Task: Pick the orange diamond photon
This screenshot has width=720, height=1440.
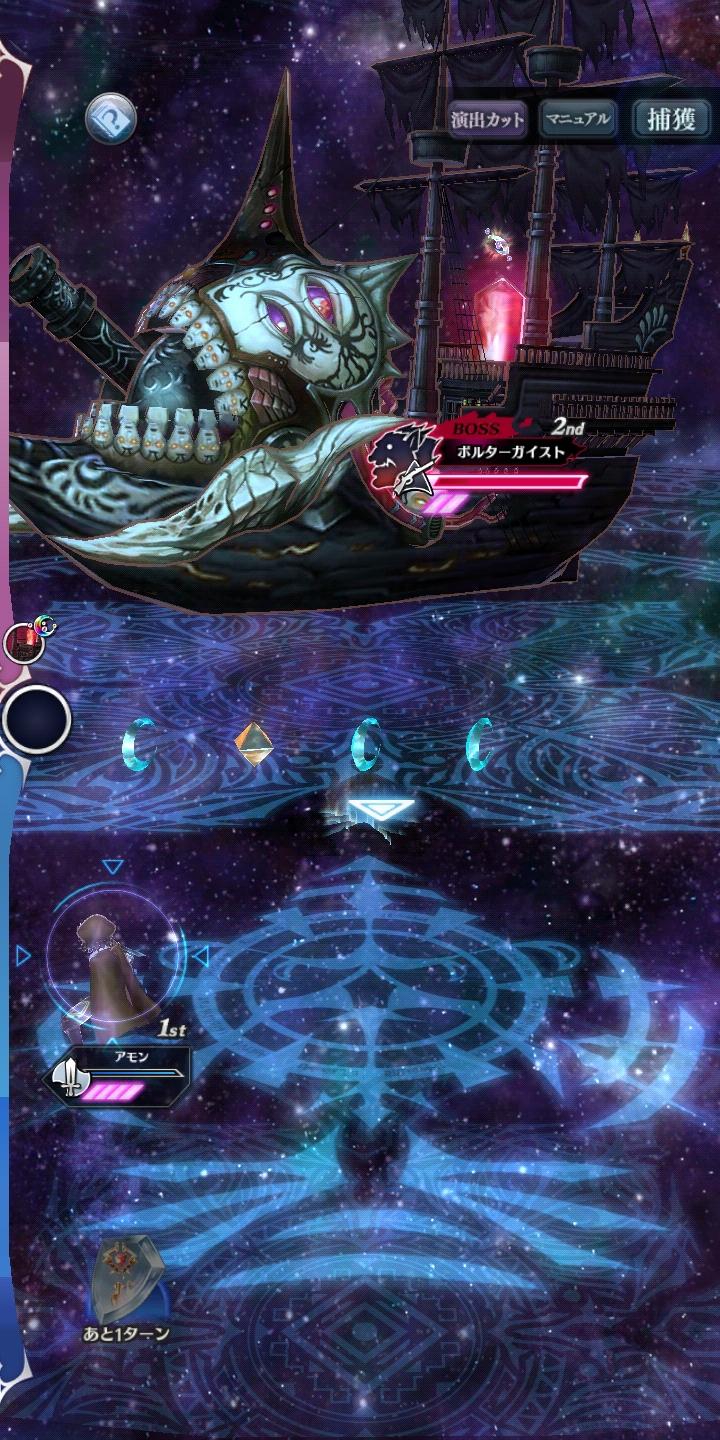Action: click(252, 743)
